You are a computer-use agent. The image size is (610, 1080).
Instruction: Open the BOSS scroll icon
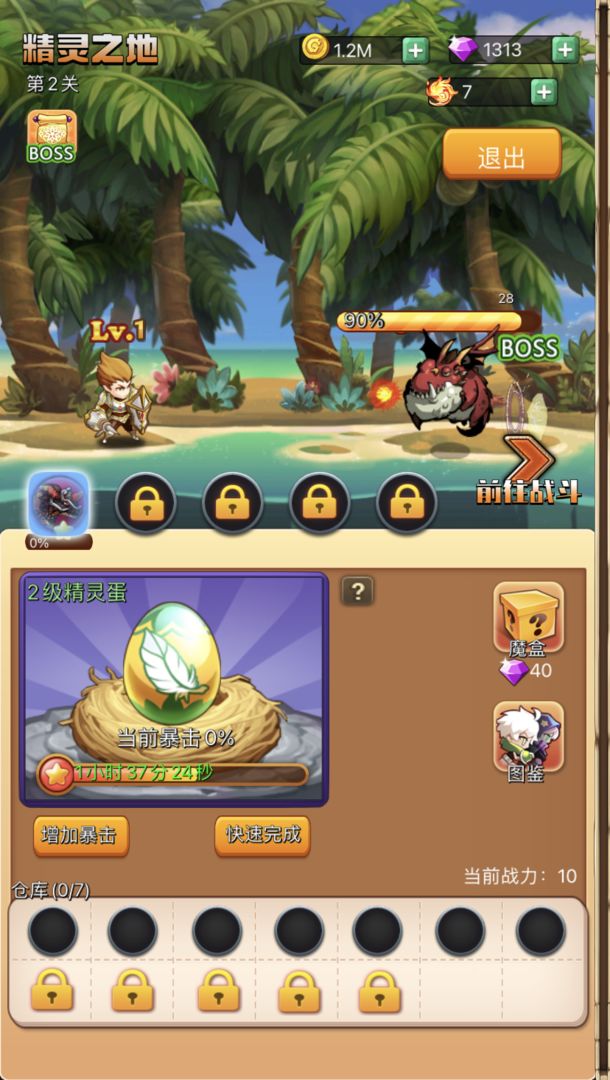tap(50, 136)
